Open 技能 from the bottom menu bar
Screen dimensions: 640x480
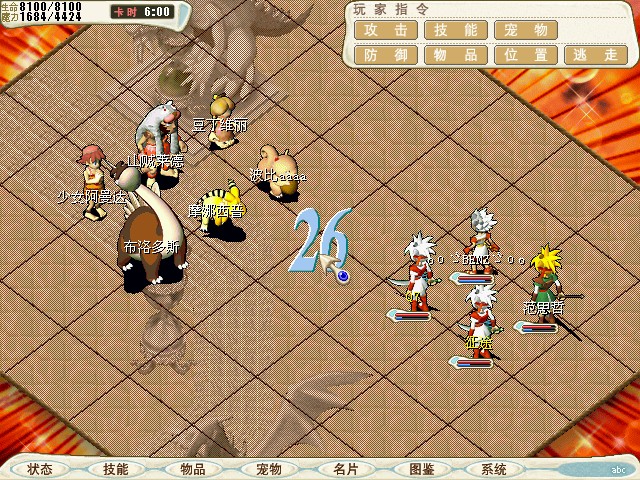click(116, 469)
